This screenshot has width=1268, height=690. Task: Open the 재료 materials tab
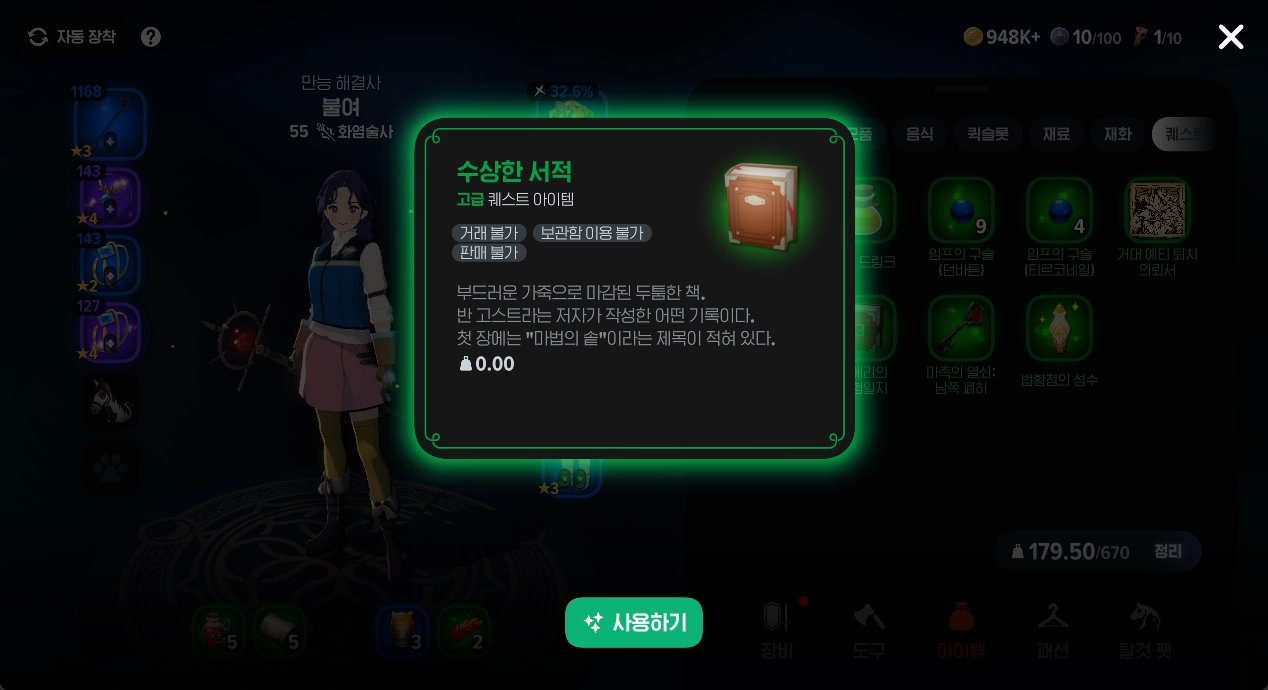tap(1056, 134)
